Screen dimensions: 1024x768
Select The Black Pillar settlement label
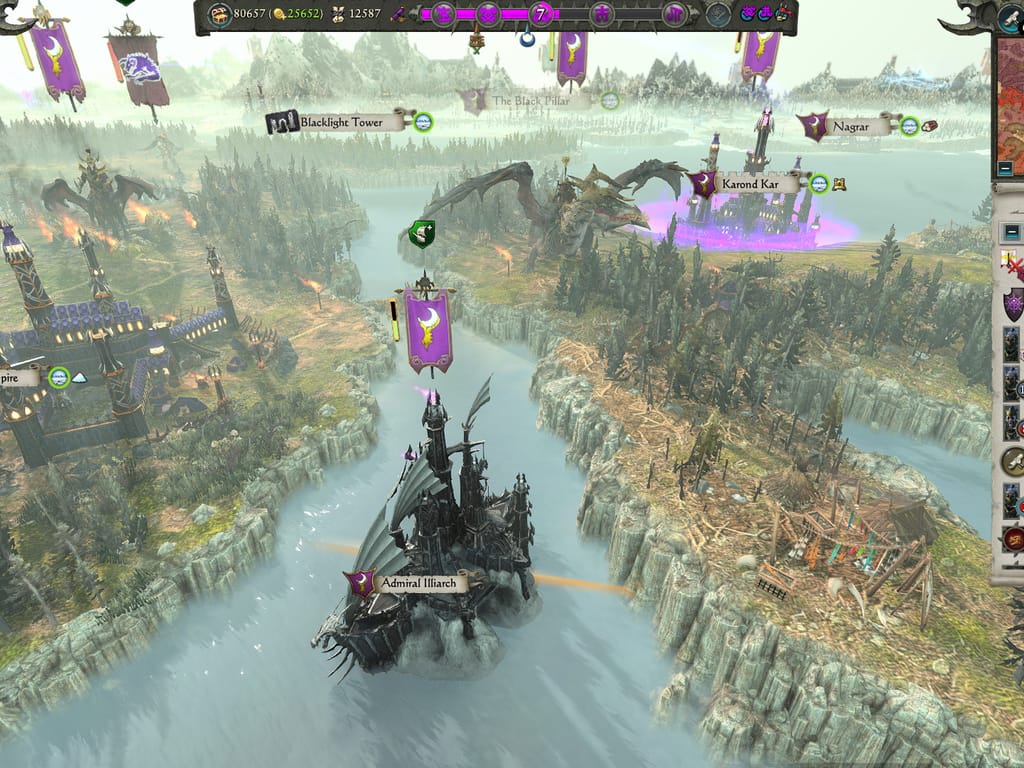click(529, 101)
